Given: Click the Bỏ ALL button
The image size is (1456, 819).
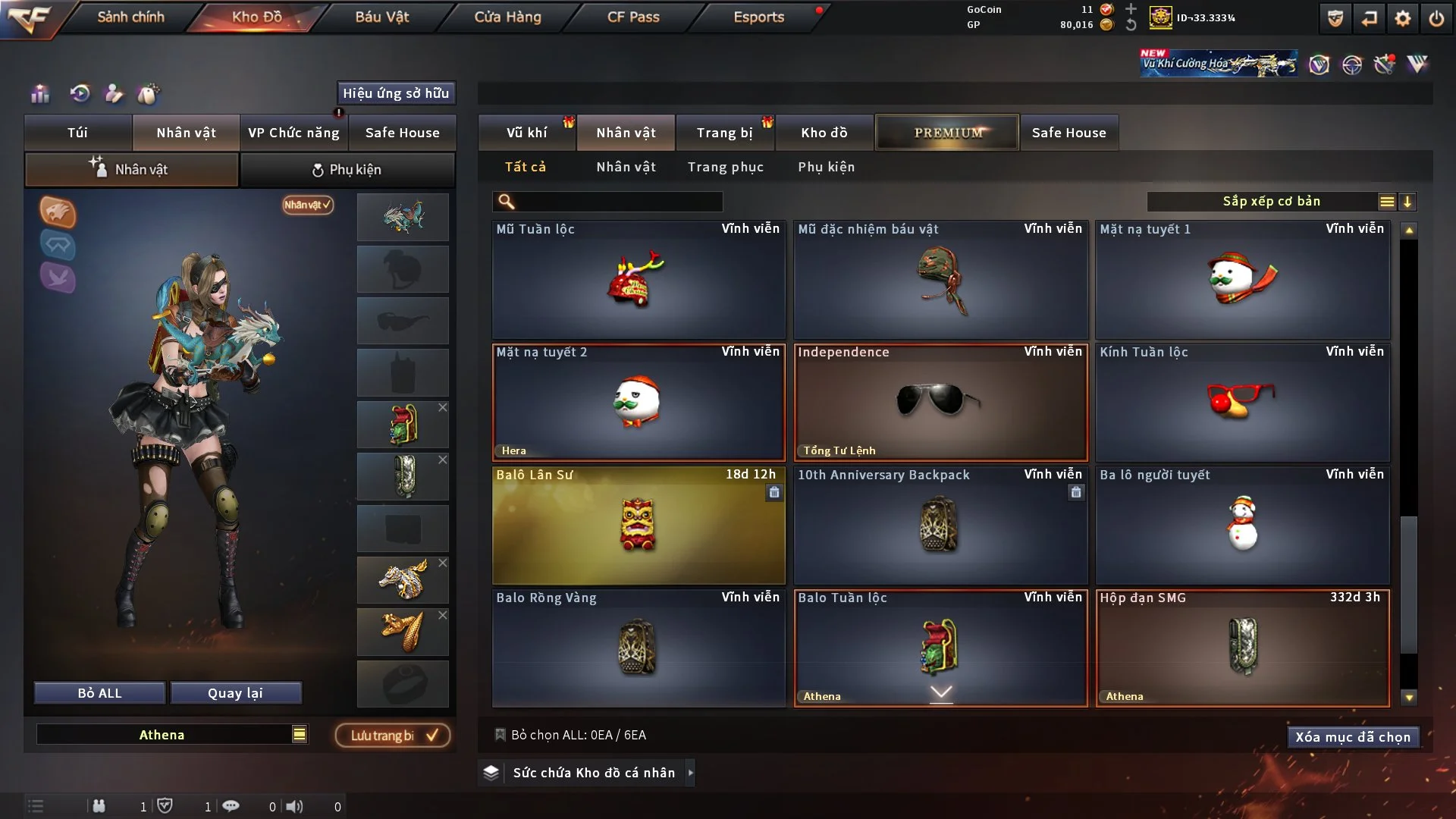Looking at the screenshot, I should [x=99, y=693].
